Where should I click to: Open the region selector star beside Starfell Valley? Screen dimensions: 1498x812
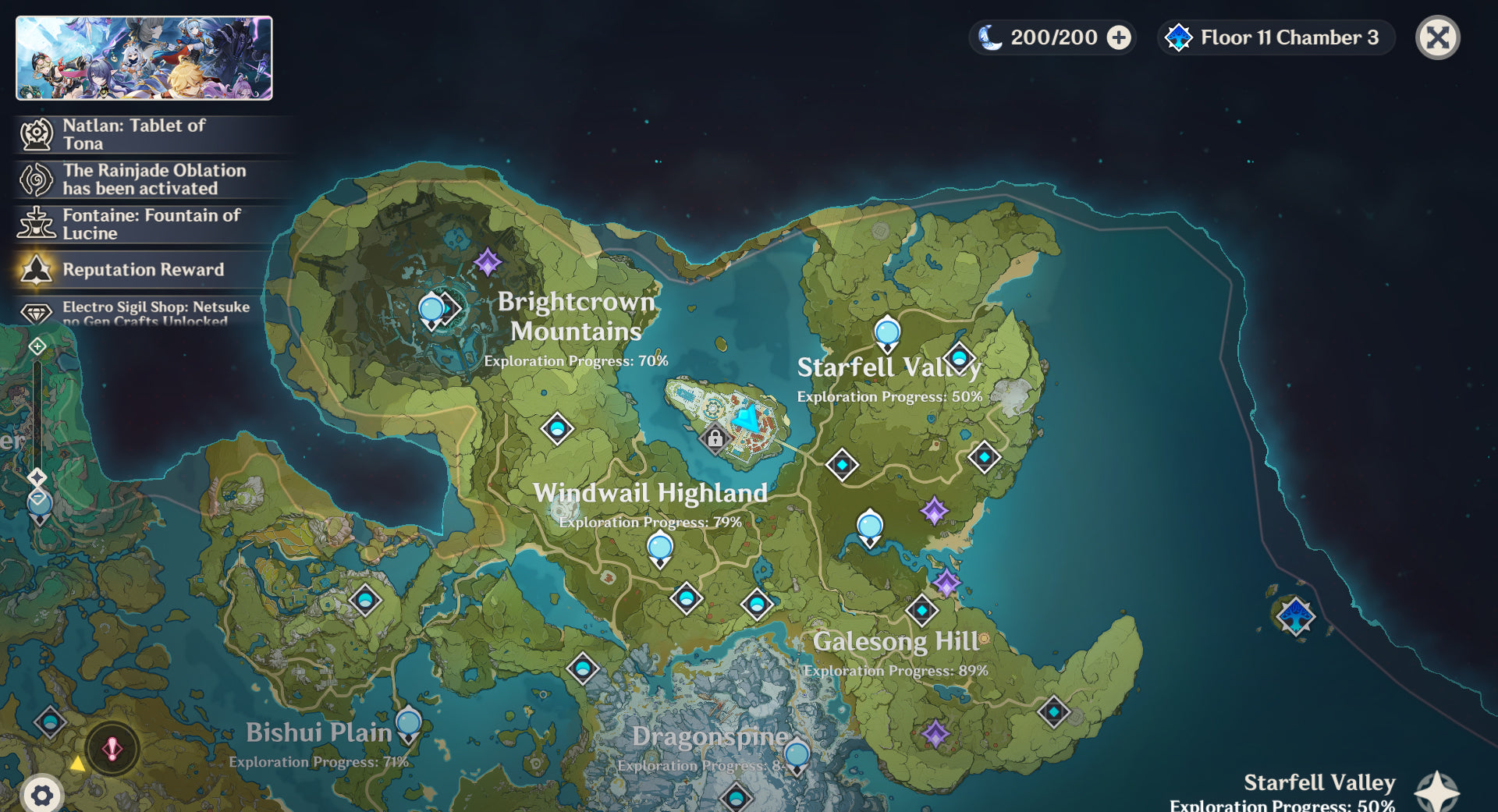point(1436,792)
